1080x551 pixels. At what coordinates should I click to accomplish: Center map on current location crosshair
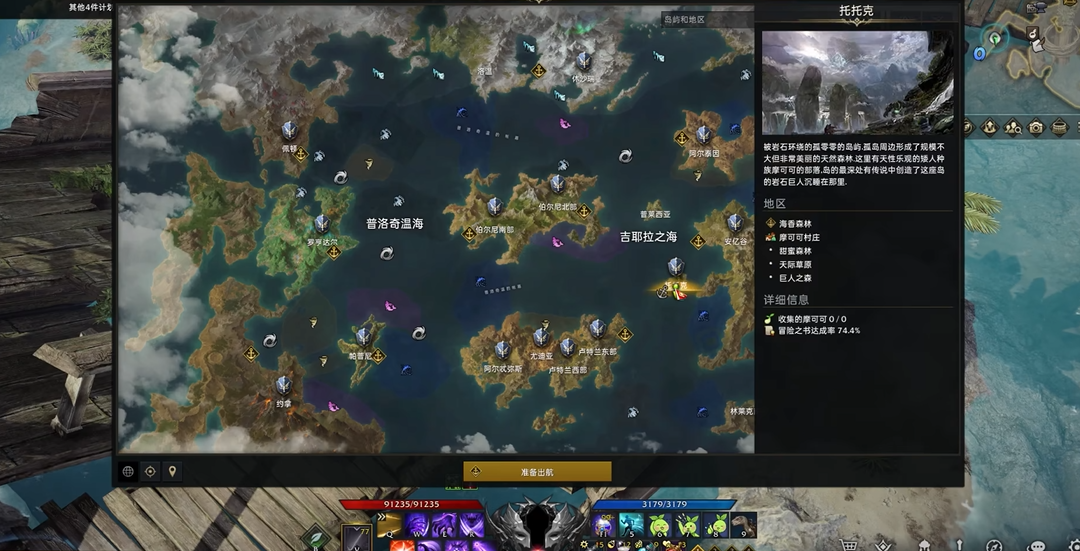coord(150,471)
